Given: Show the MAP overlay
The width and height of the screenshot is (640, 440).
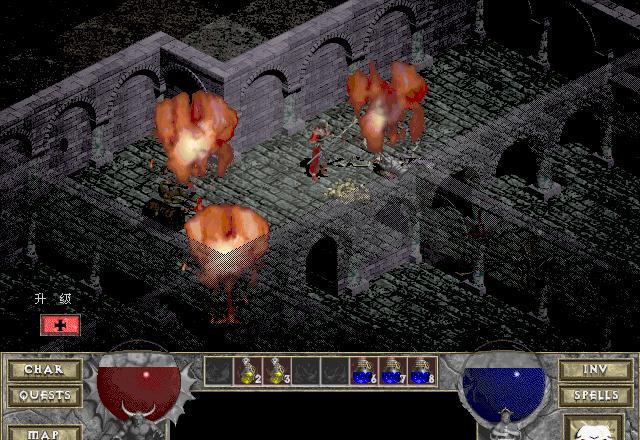Looking at the screenshot, I should click(x=44, y=432).
